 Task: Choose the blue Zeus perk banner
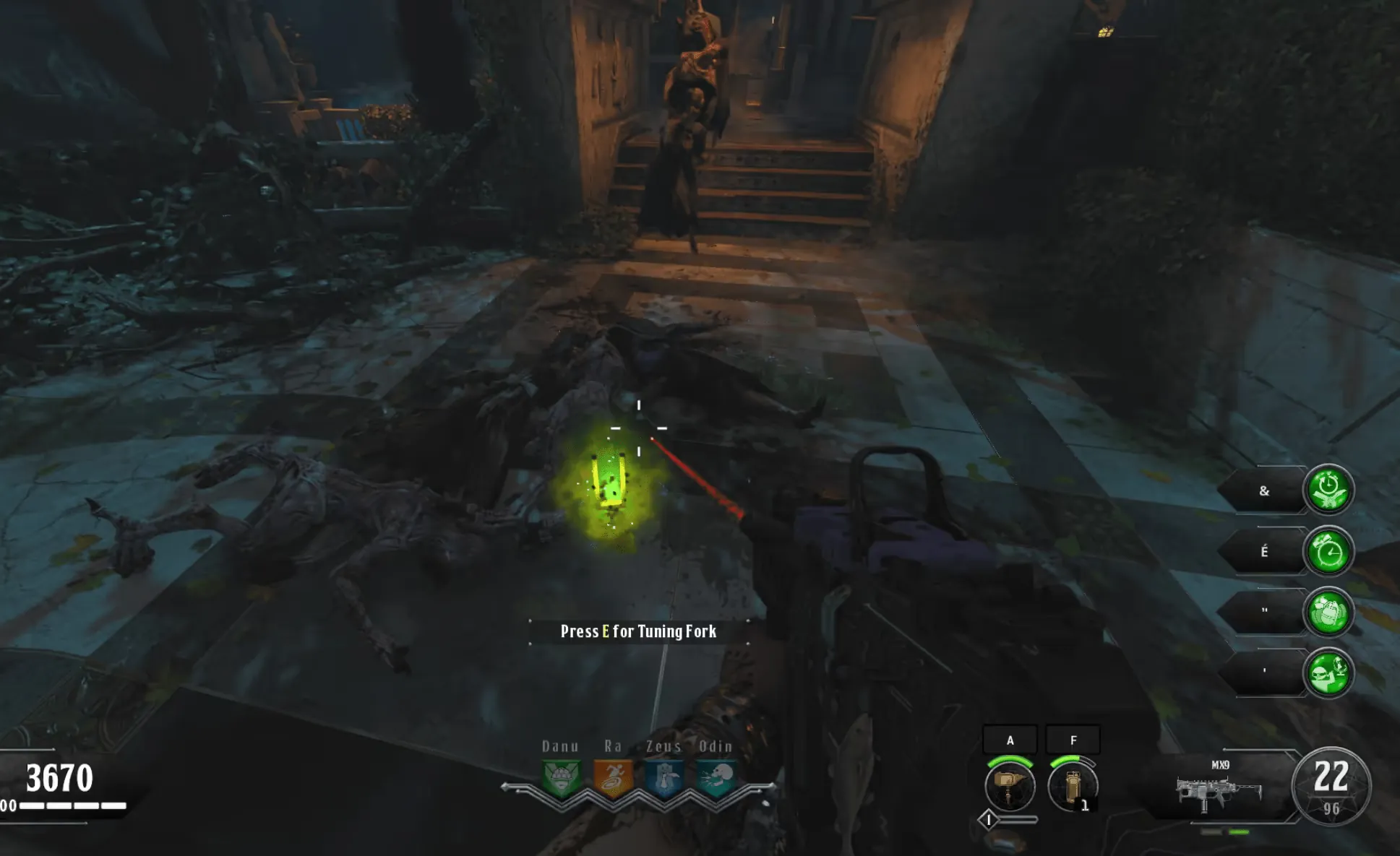[664, 779]
